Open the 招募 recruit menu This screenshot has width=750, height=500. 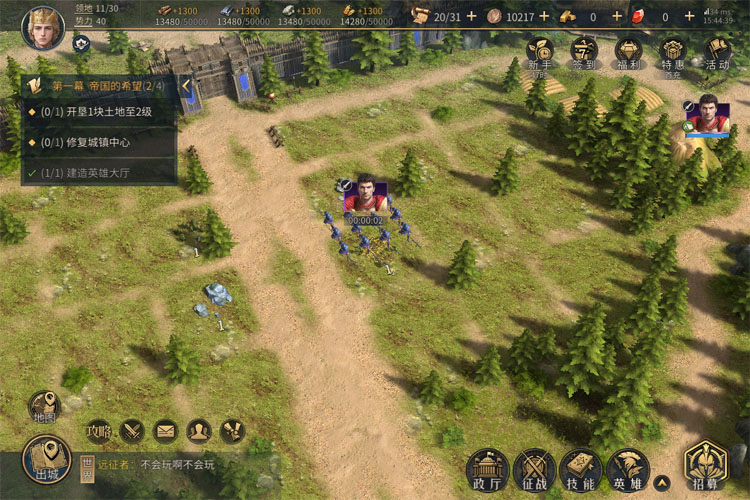706,466
